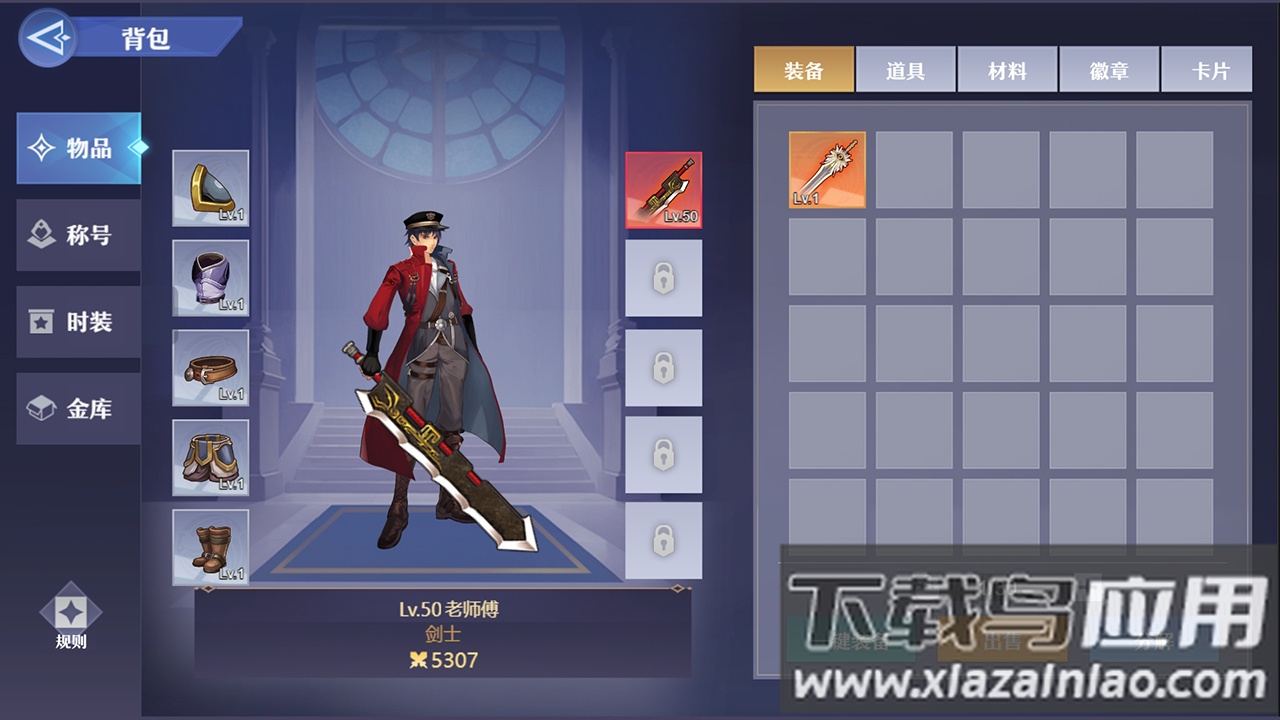Select the Lv.1 leg armor icon
Screen dimensions: 1280x720
click(210, 457)
